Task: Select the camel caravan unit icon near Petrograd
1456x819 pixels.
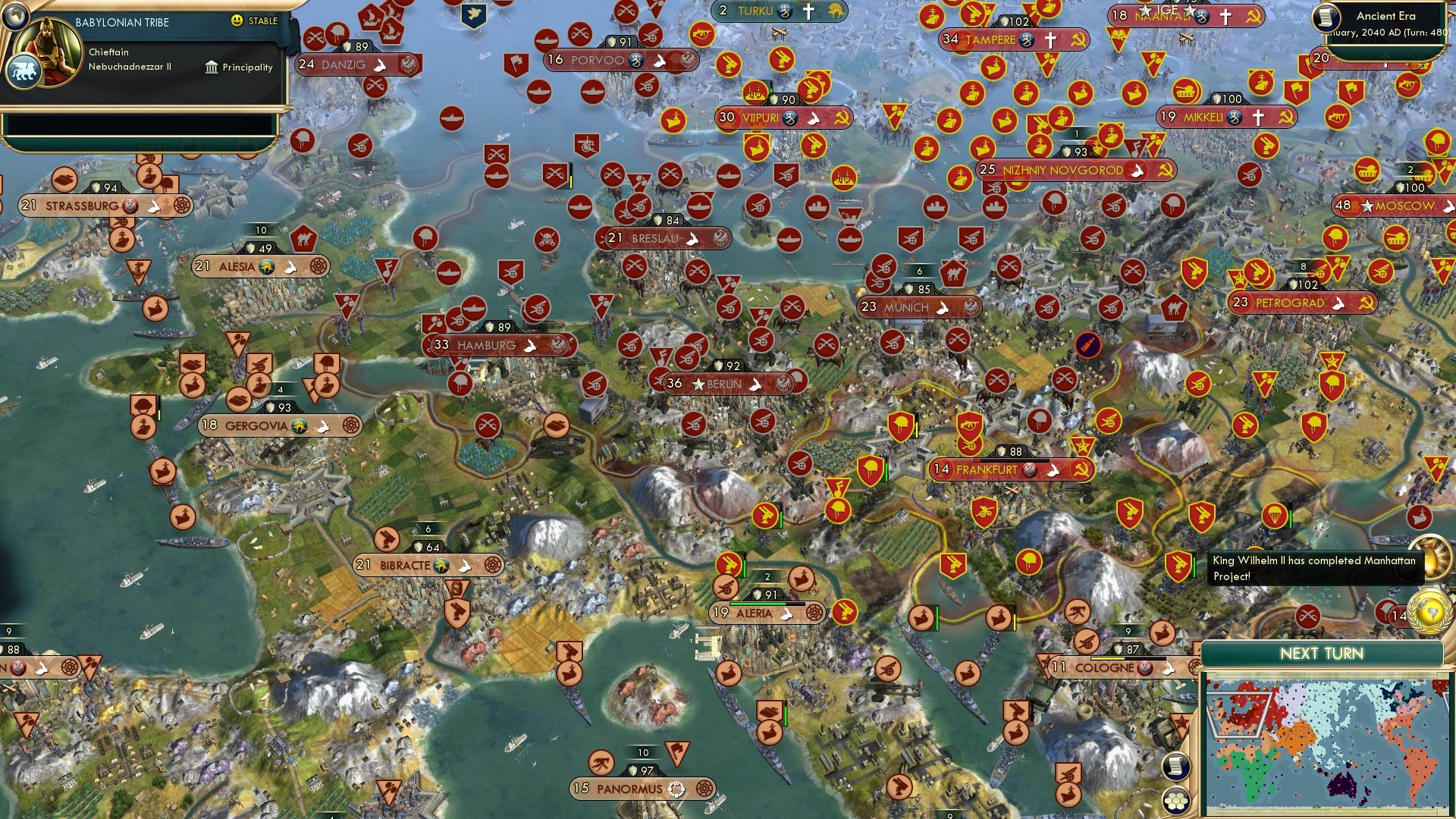Action: click(x=1174, y=307)
